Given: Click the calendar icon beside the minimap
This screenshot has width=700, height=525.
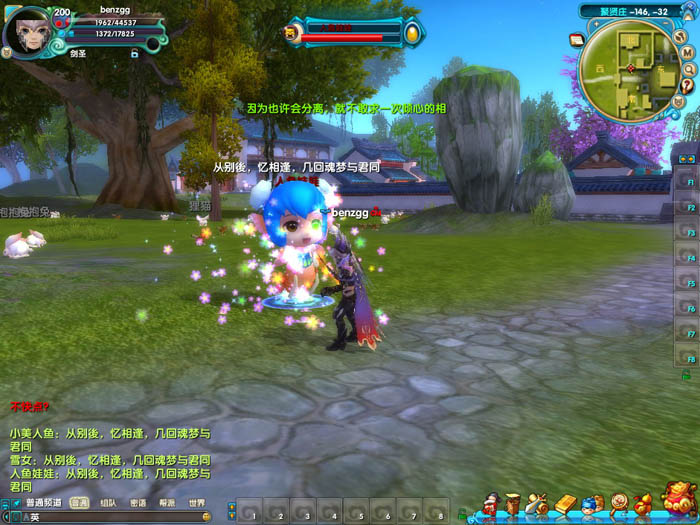Looking at the screenshot, I should (x=577, y=39).
